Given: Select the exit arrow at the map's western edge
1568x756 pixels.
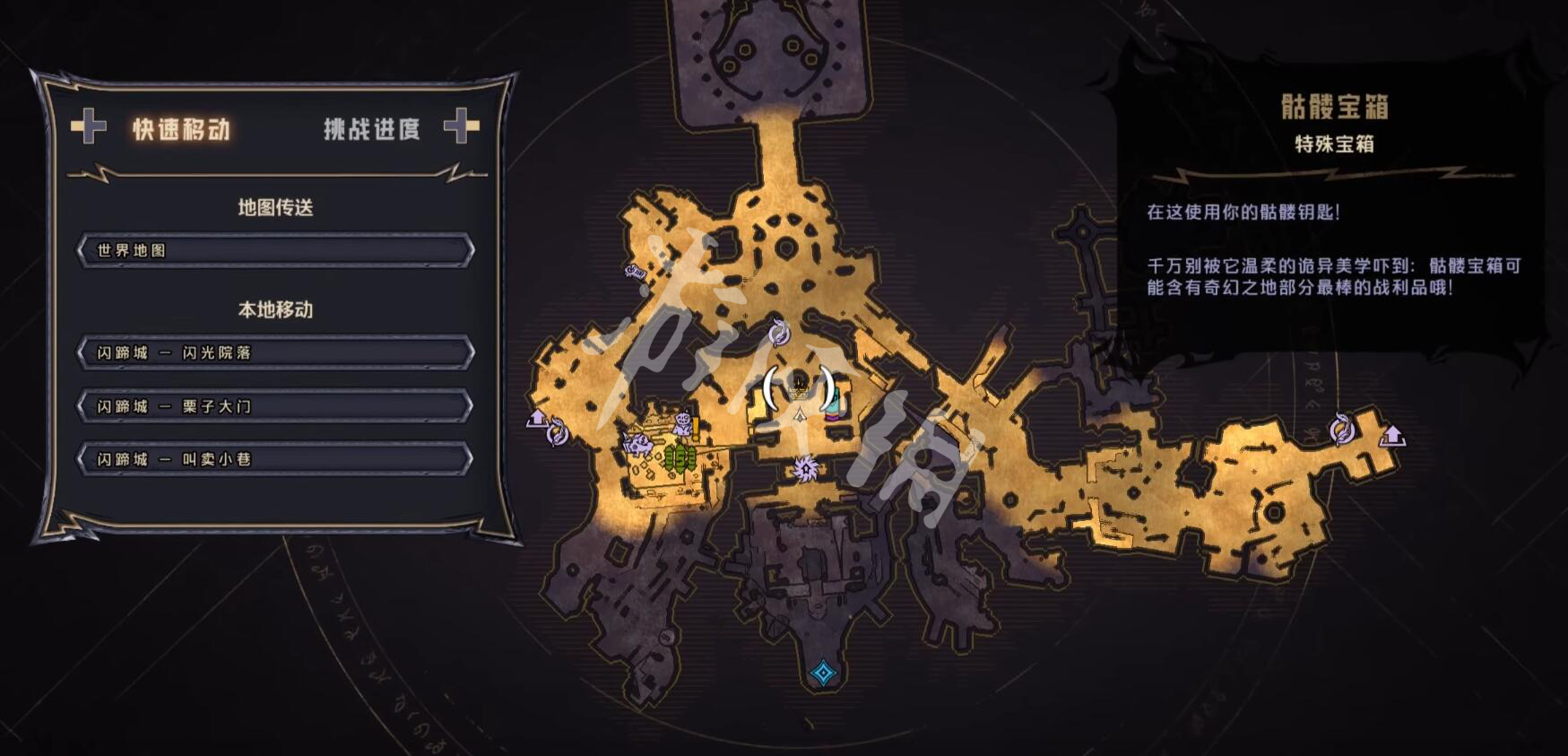Looking at the screenshot, I should tap(537, 417).
